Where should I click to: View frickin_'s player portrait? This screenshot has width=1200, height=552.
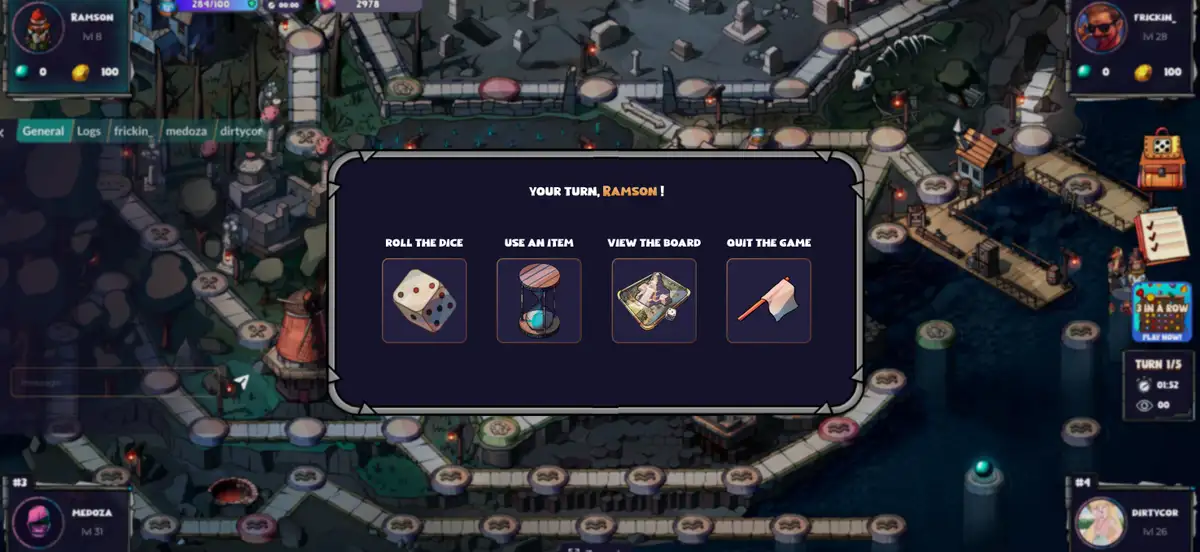pos(1099,30)
